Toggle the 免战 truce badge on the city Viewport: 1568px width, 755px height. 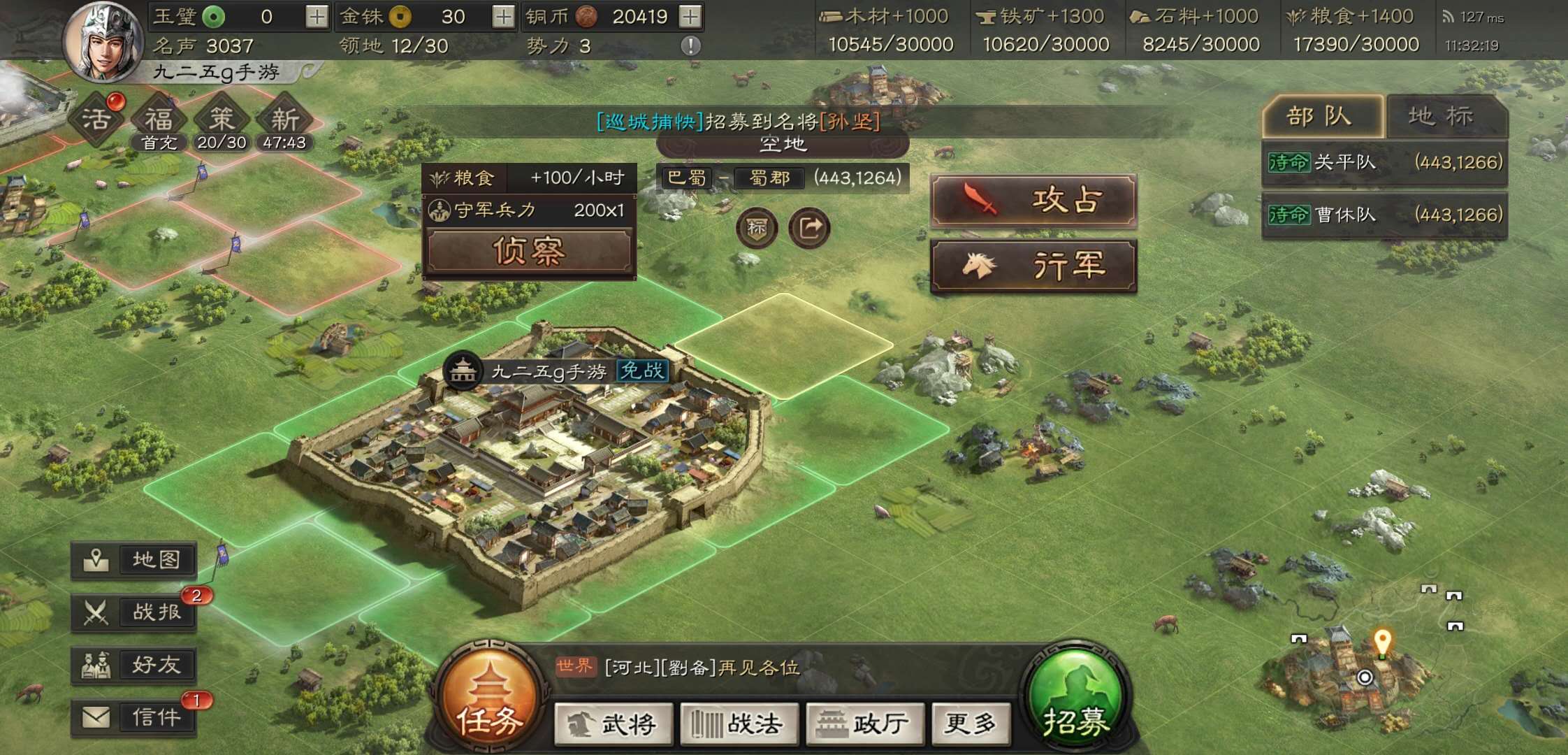(641, 371)
